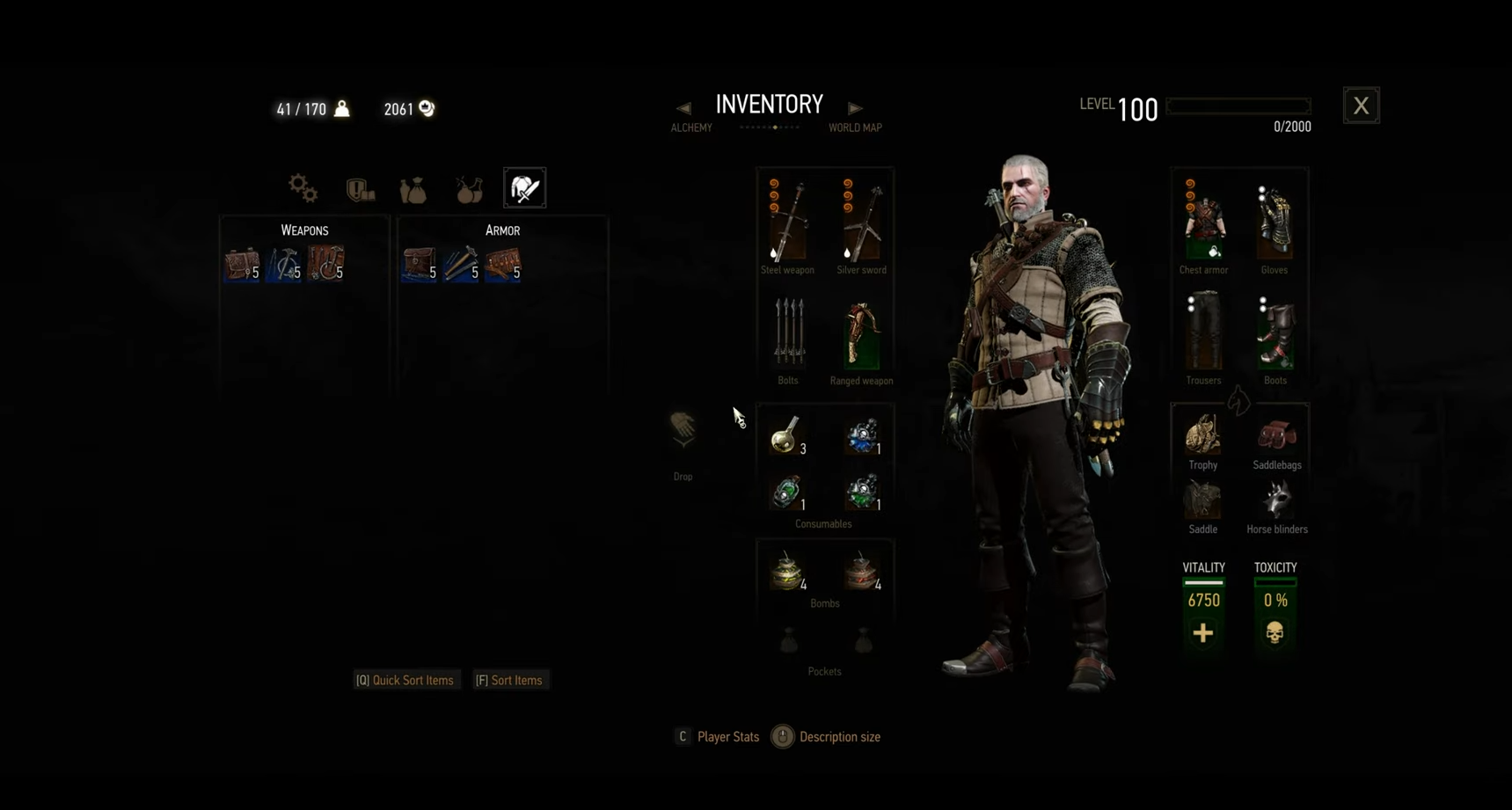Screen dimensions: 1512x810
Task: Choose the crossbow bolts slot
Action: [x=788, y=332]
